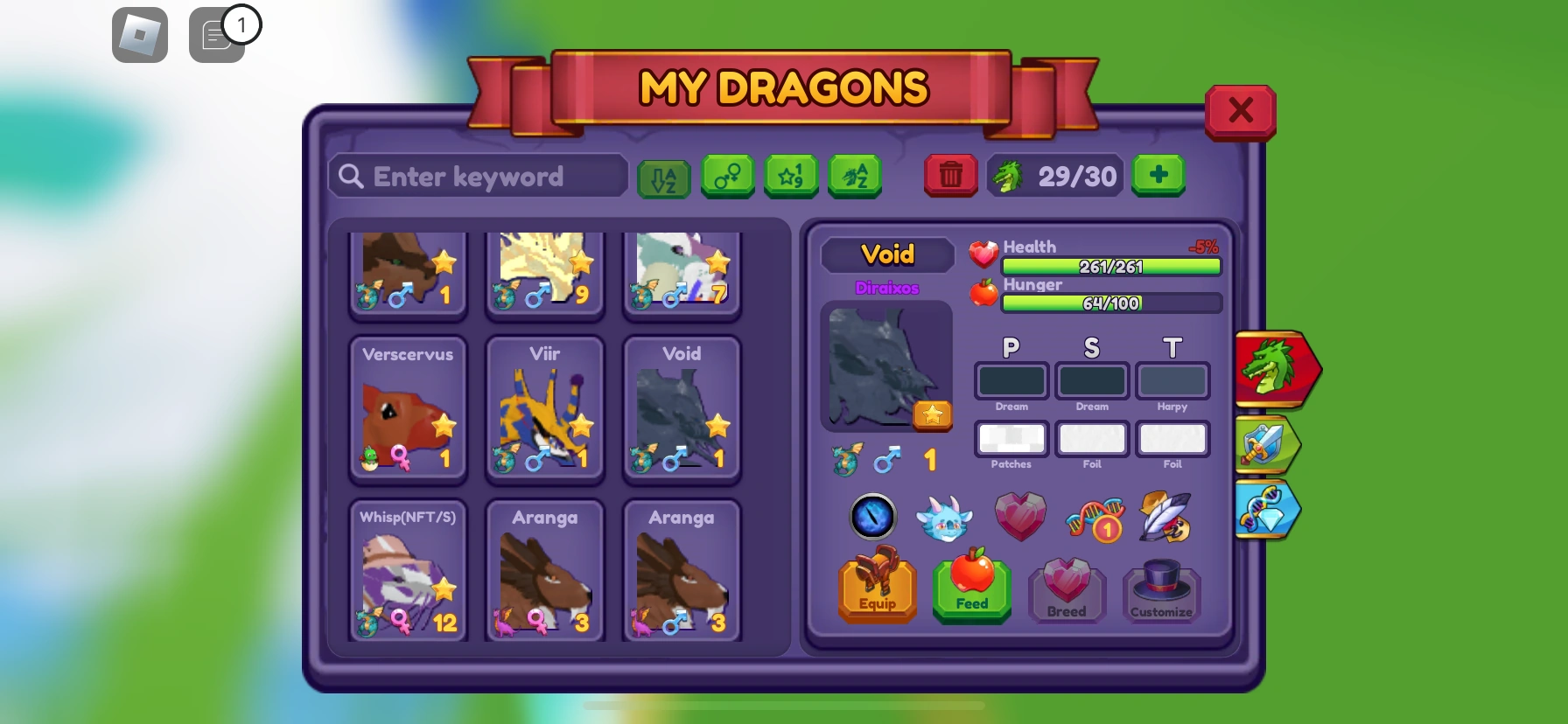Select the blue dragon head icon
Viewport: 1568px width, 724px height.
(x=946, y=516)
